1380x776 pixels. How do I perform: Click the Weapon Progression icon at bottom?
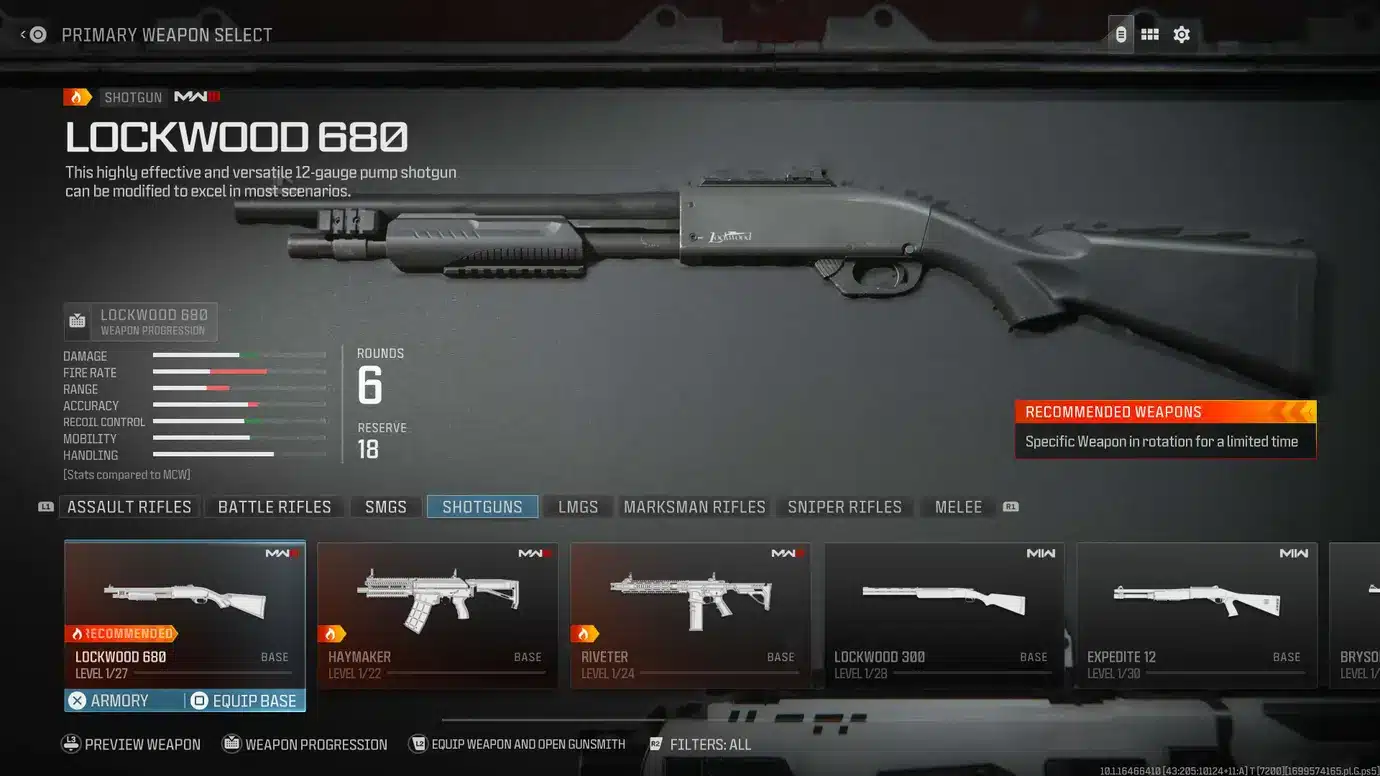(x=229, y=744)
